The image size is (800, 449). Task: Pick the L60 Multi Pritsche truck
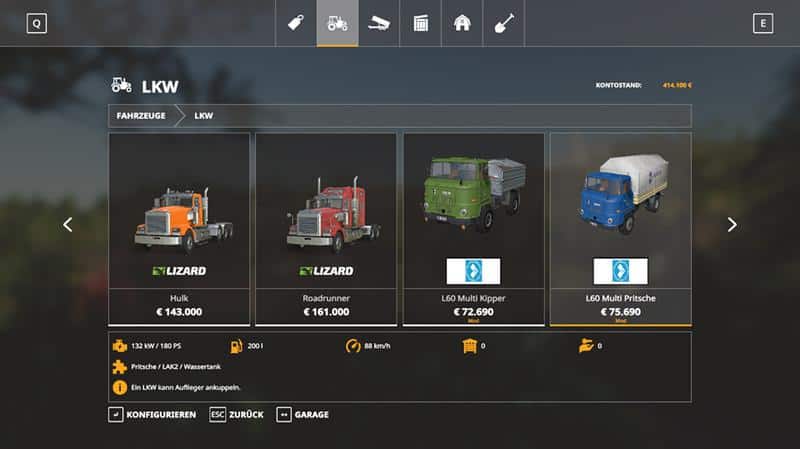[x=620, y=228]
